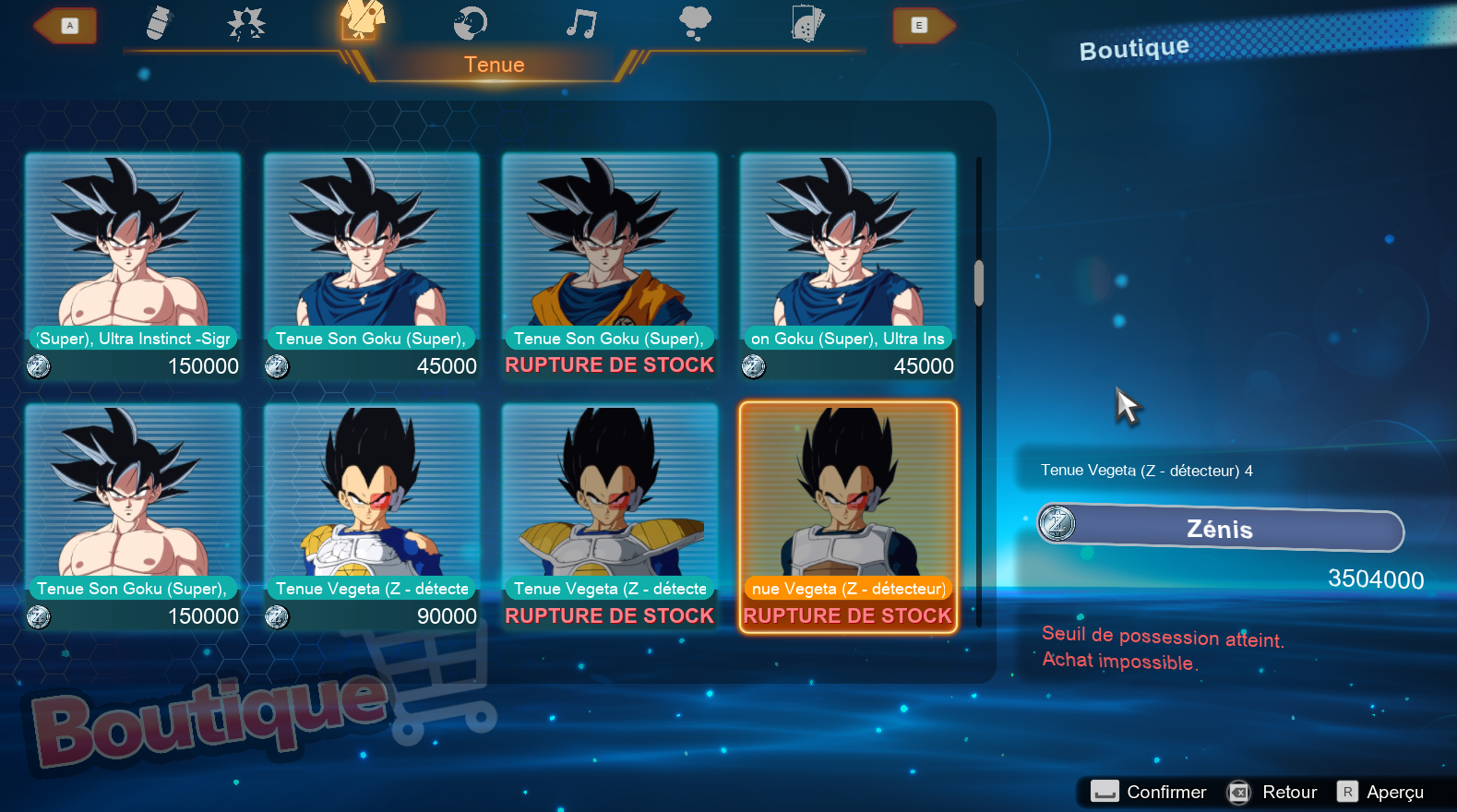Click the Retour button
The image size is (1457, 812).
1276,792
